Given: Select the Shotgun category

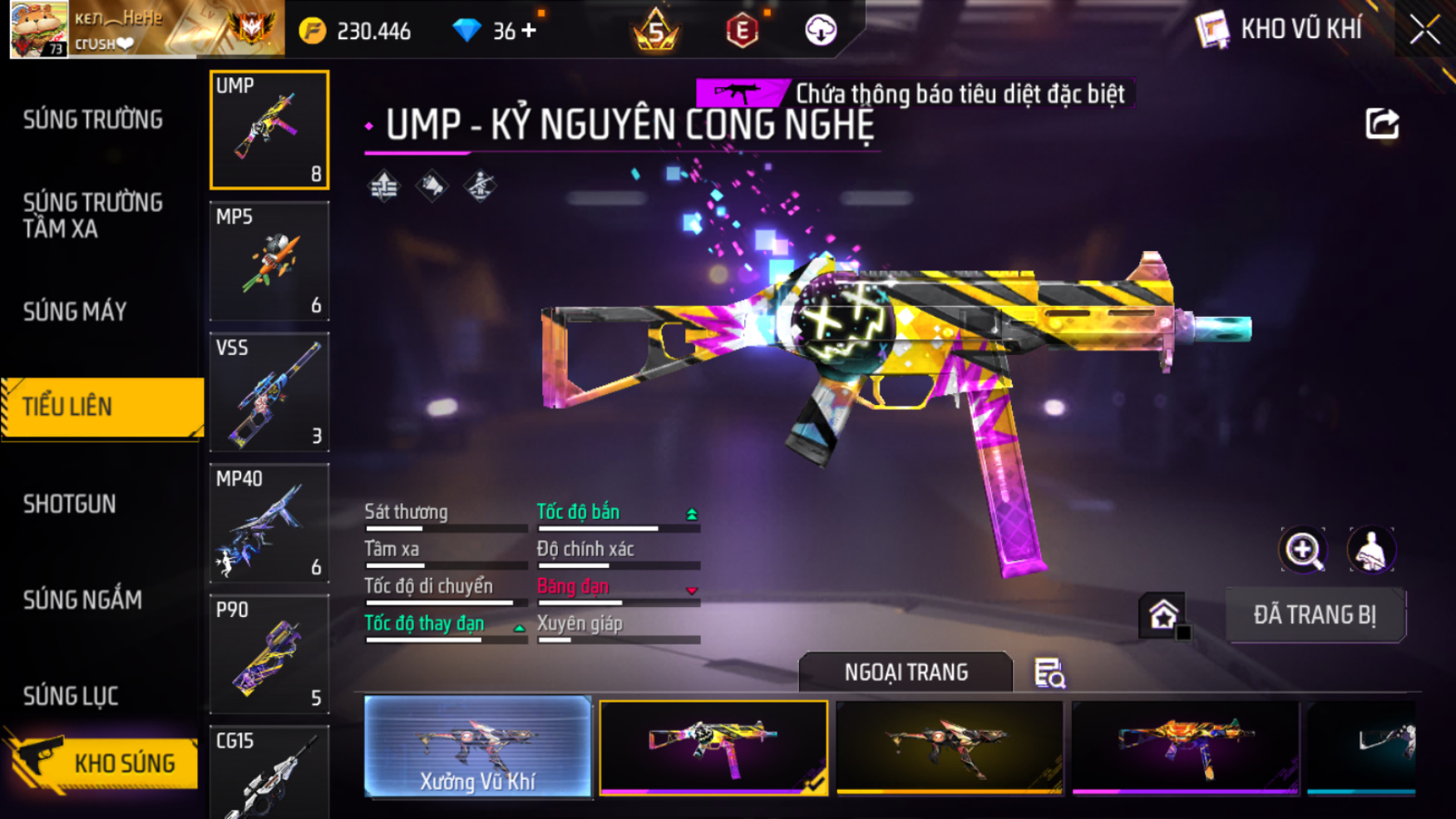Looking at the screenshot, I should coord(70,504).
